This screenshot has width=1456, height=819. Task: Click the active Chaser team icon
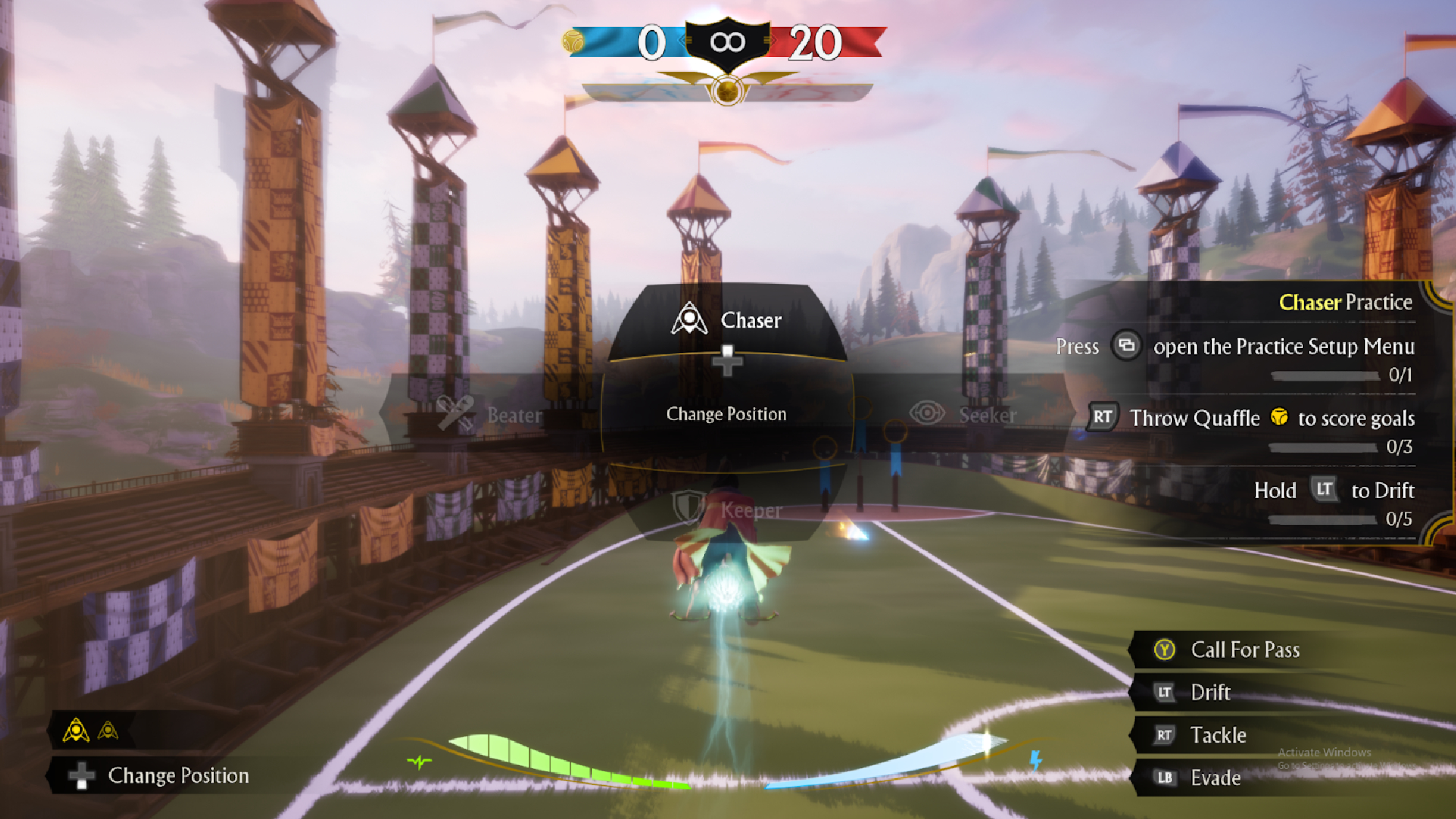(x=76, y=730)
